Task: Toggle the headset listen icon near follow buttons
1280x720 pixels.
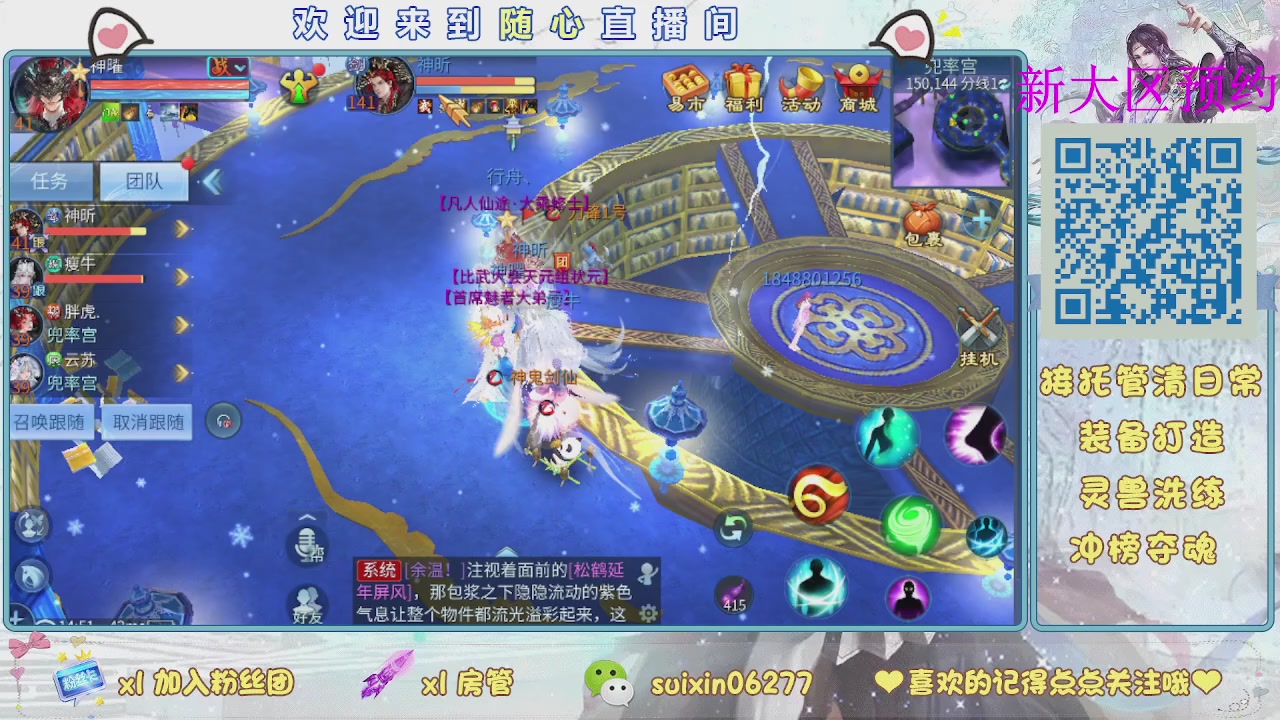Action: [x=222, y=420]
